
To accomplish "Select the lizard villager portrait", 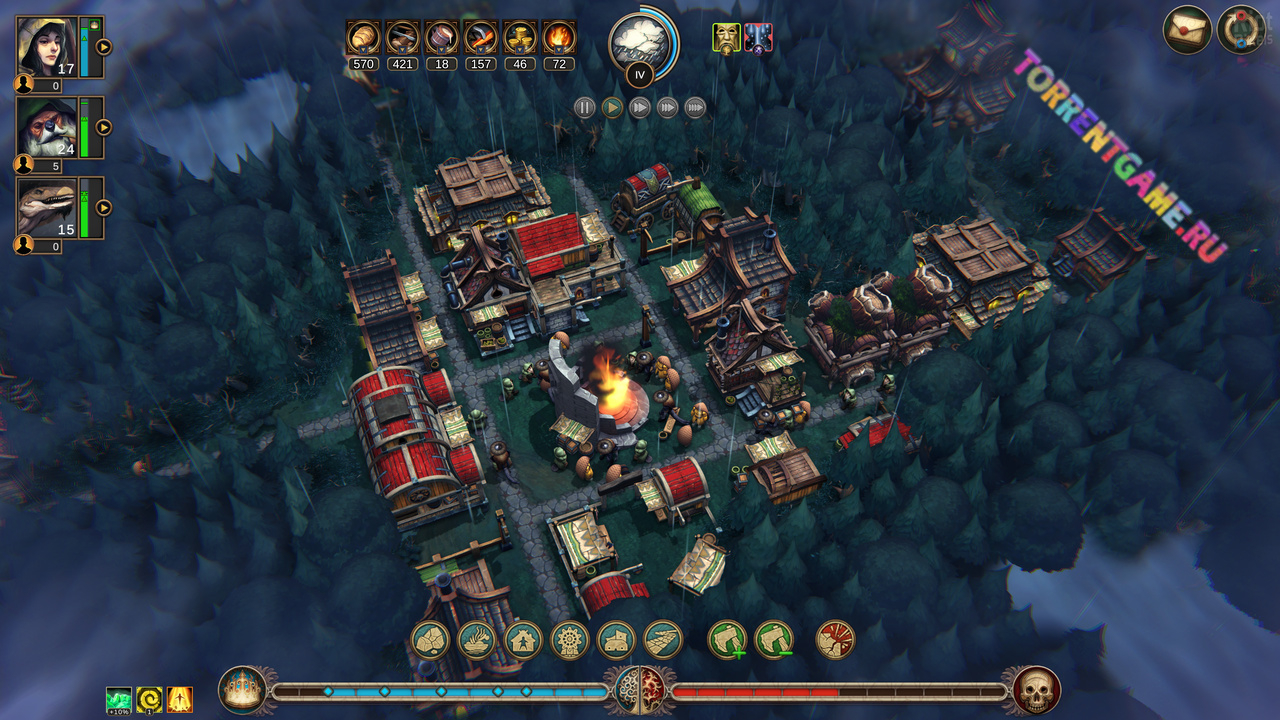I will coord(46,207).
